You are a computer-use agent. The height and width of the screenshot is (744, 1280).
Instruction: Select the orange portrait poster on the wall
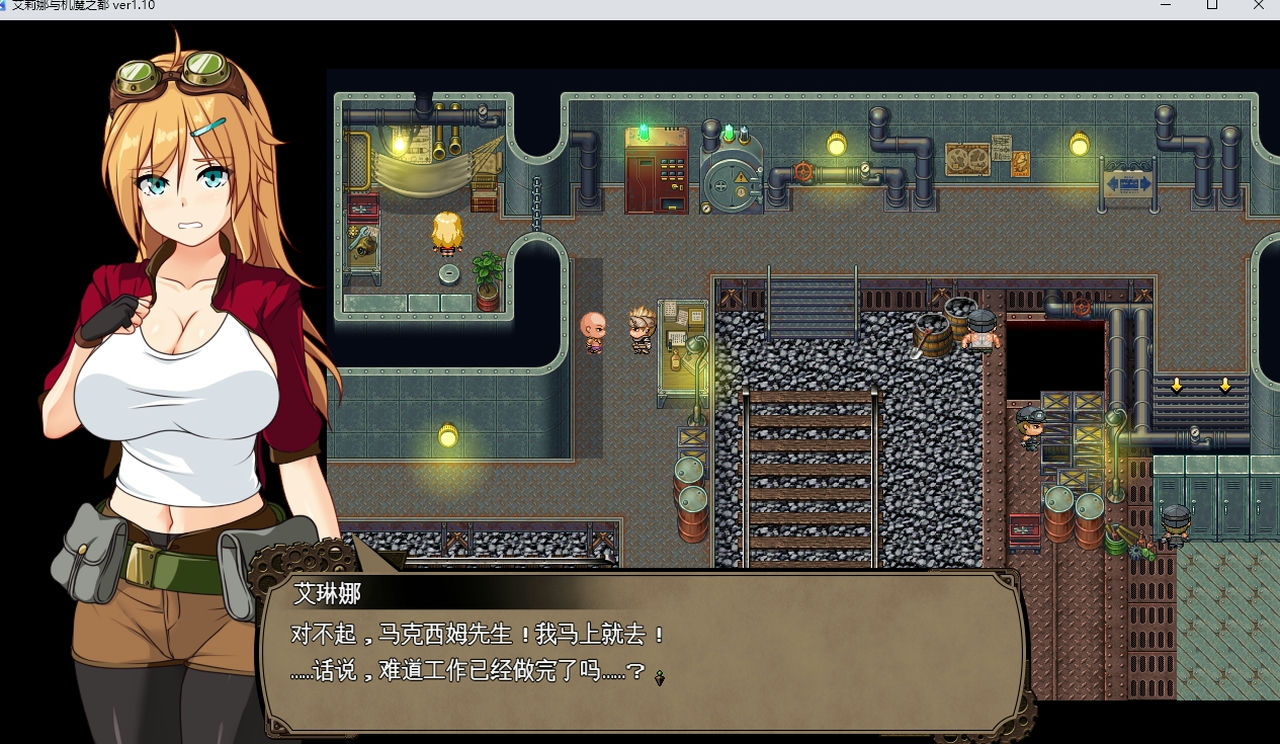[1019, 164]
